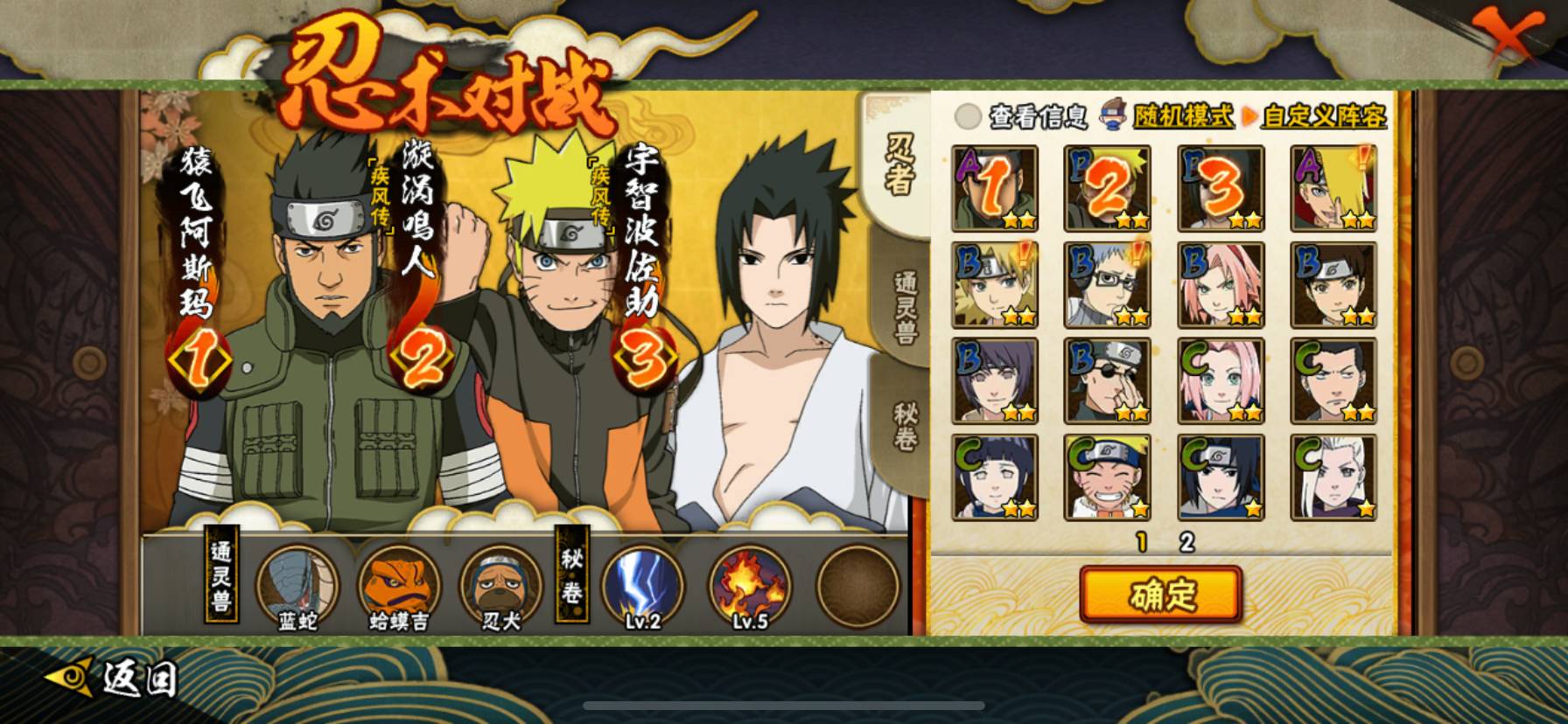Open the 秘卷 scroll tab

[904, 427]
